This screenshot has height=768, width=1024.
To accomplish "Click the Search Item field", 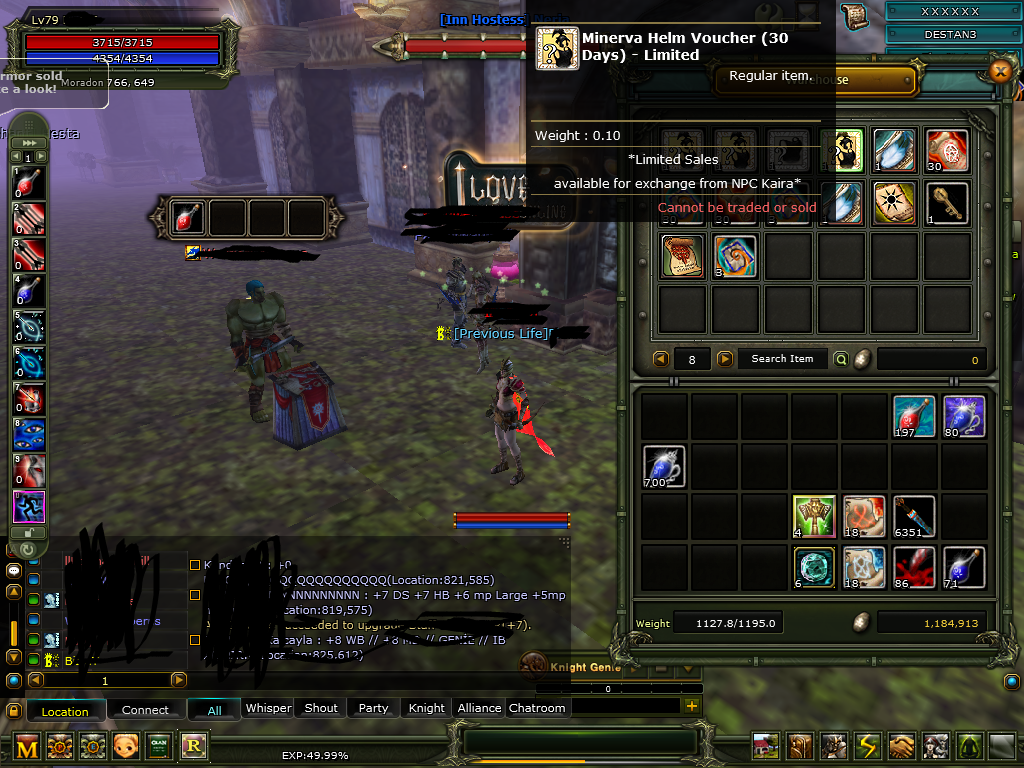I will click(782, 359).
